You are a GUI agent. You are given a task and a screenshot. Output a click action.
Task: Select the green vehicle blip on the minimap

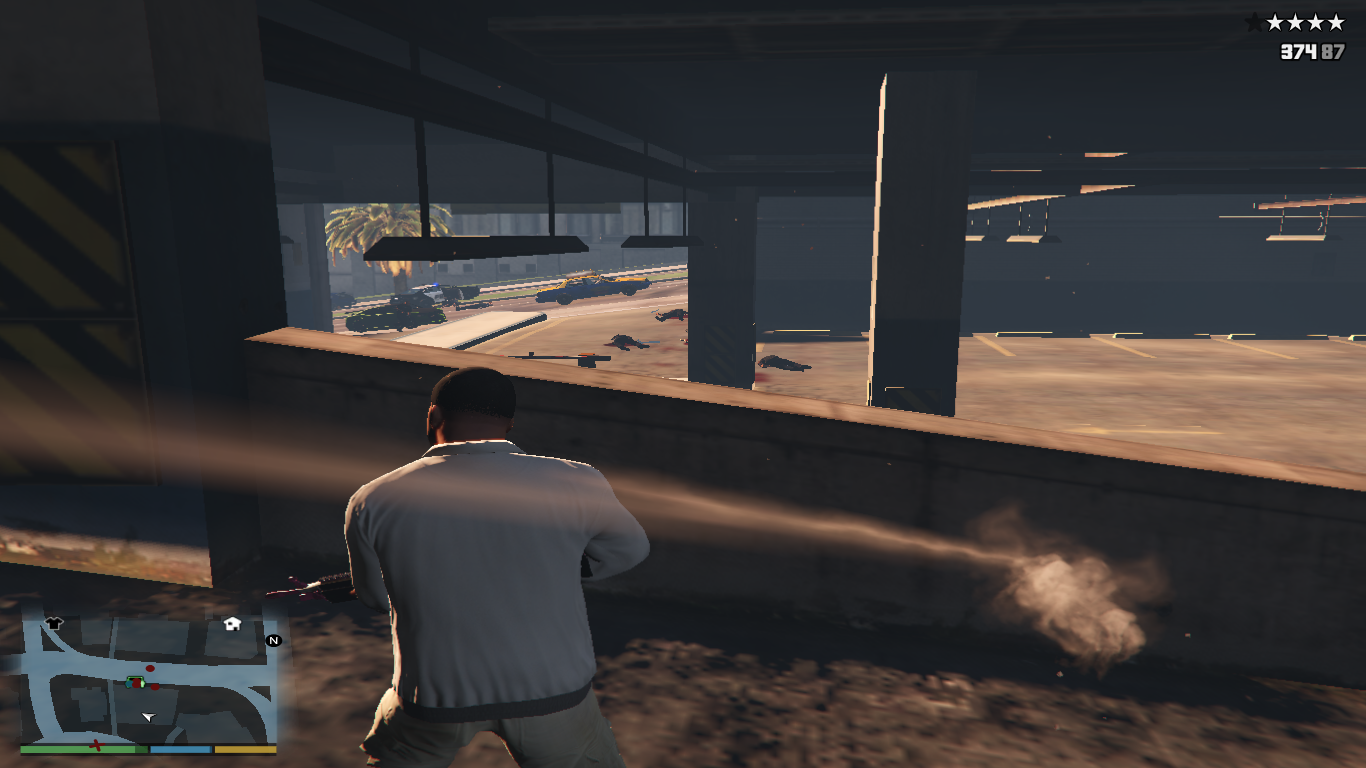pos(136,682)
